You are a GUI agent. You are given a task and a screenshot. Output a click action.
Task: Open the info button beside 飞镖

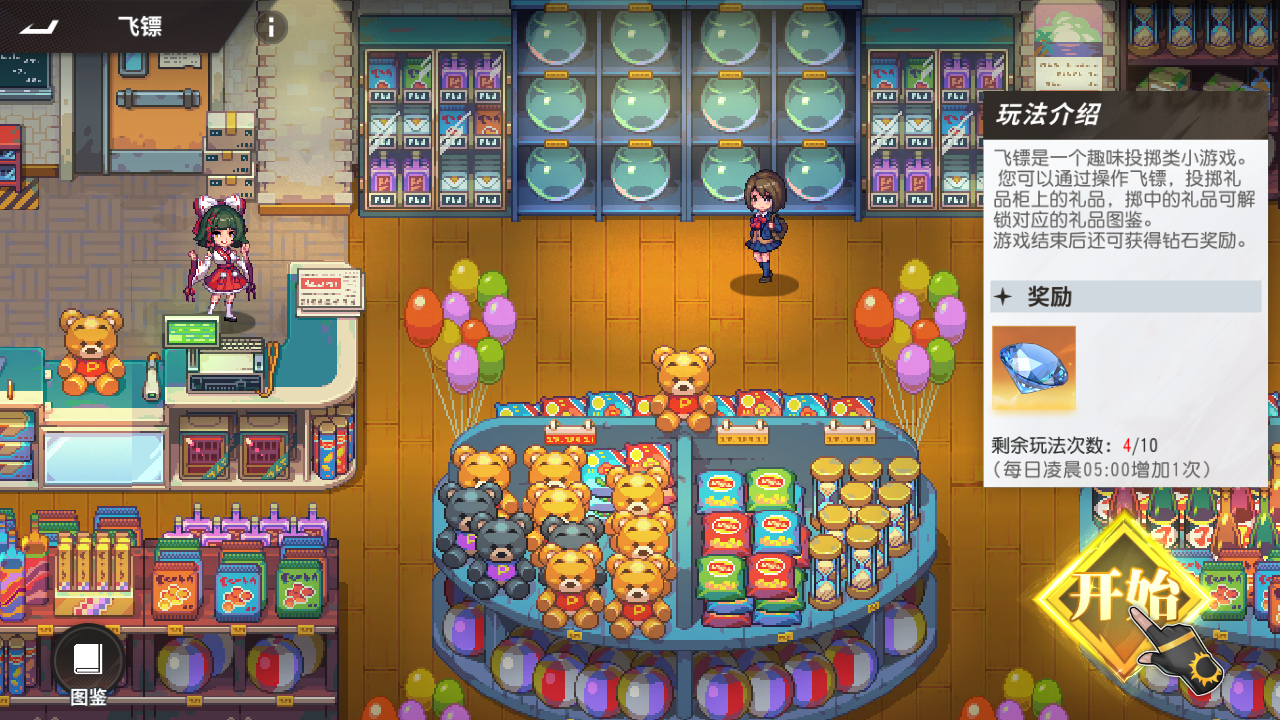pyautogui.click(x=271, y=27)
